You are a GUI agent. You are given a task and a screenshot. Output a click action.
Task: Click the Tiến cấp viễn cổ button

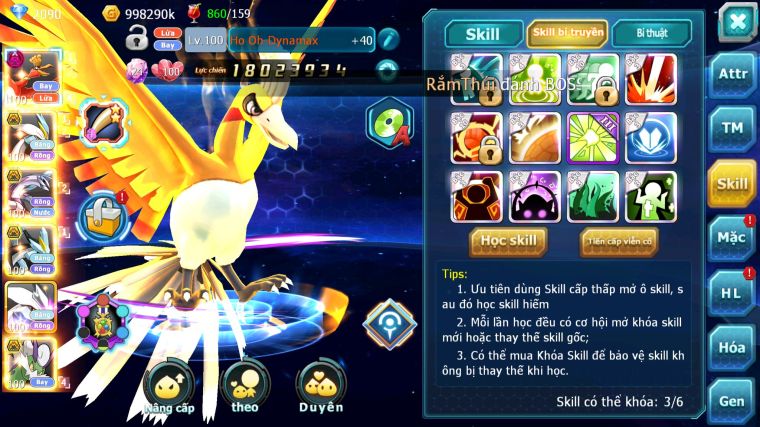(x=619, y=241)
